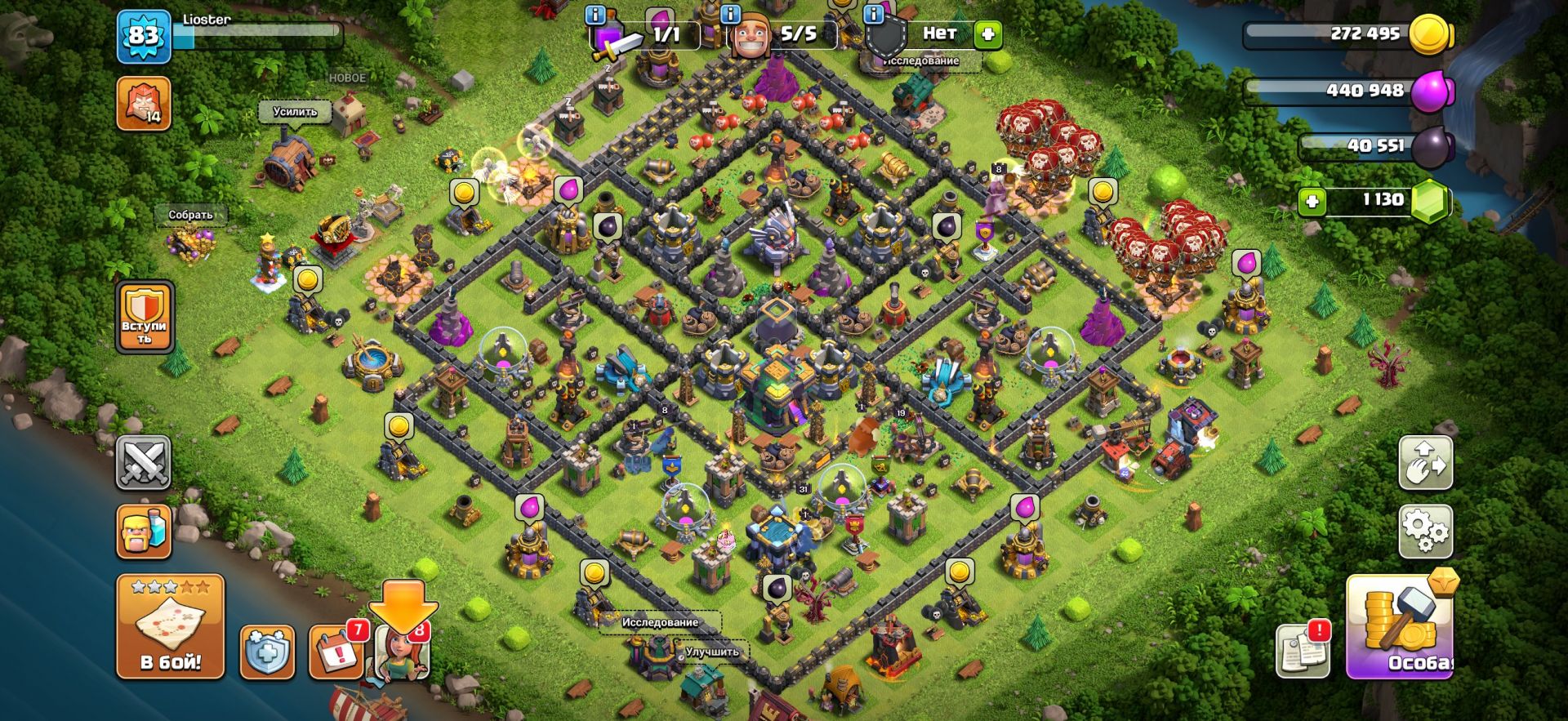This screenshot has height=721, width=1568.
Task: Buy gems with the green plus button
Action: (x=1312, y=201)
